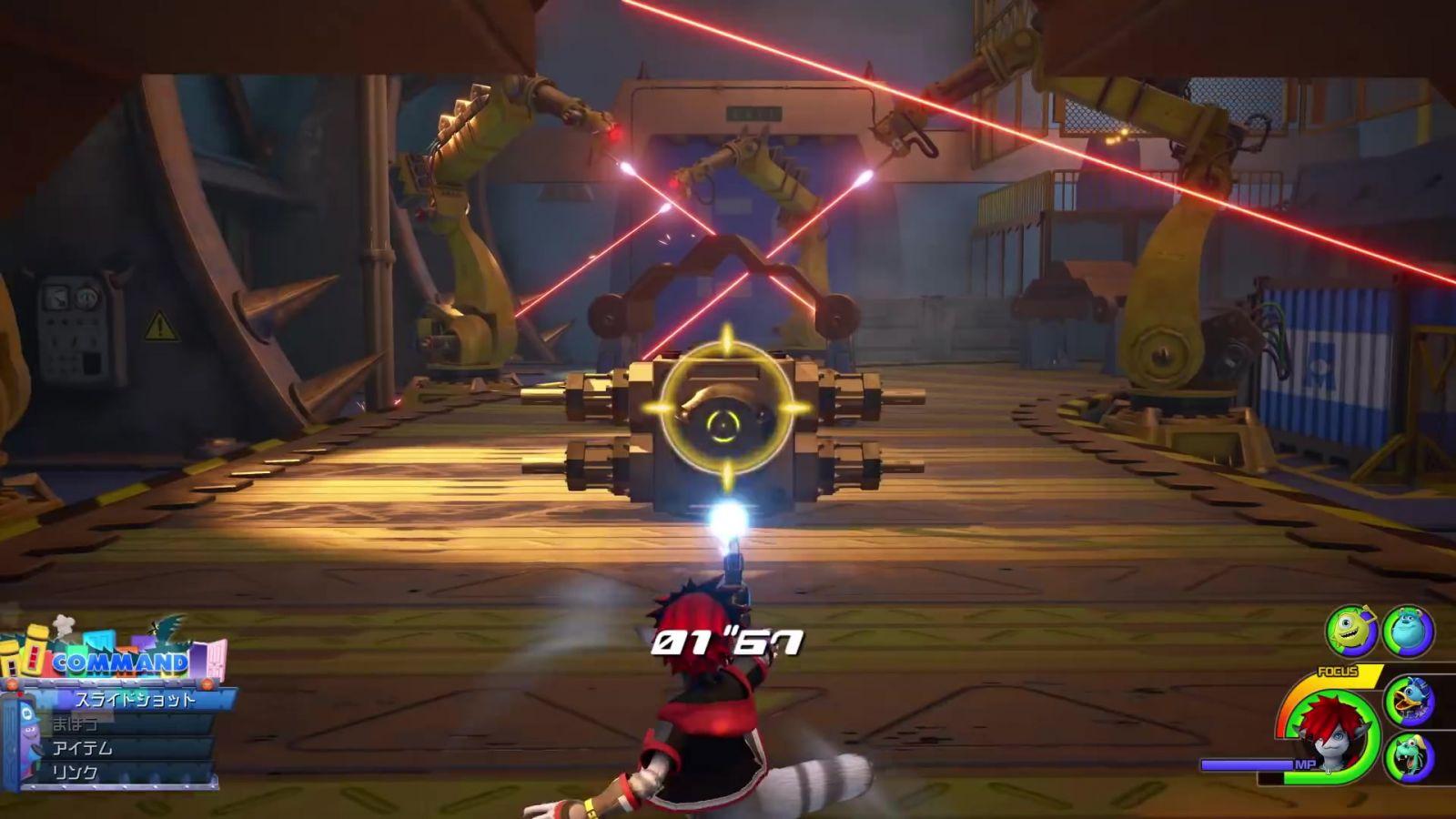This screenshot has height=819, width=1456.
Task: Select Goofy's party portrait
Action: [1410, 757]
